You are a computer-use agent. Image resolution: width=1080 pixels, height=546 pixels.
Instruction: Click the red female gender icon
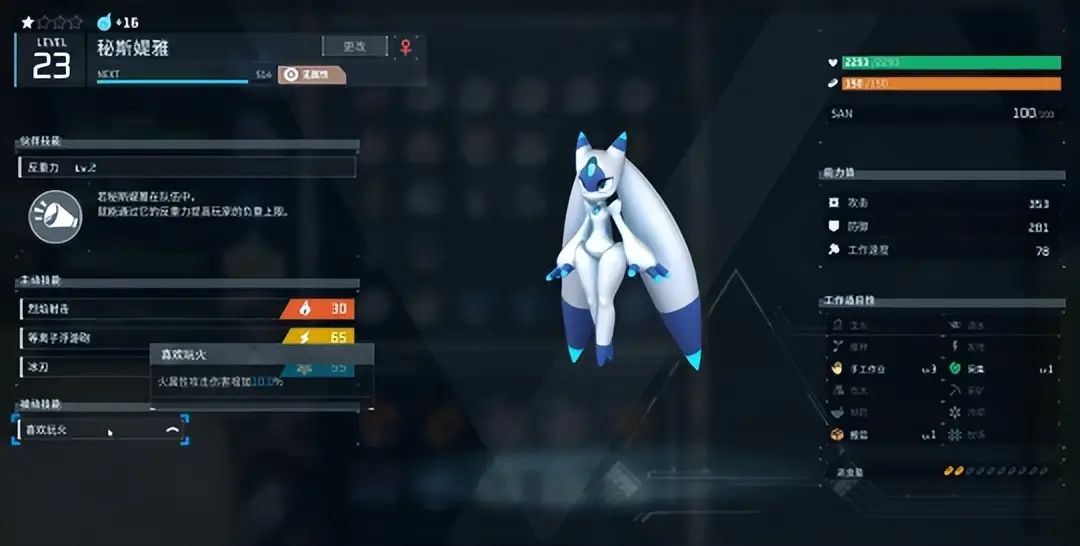click(406, 46)
